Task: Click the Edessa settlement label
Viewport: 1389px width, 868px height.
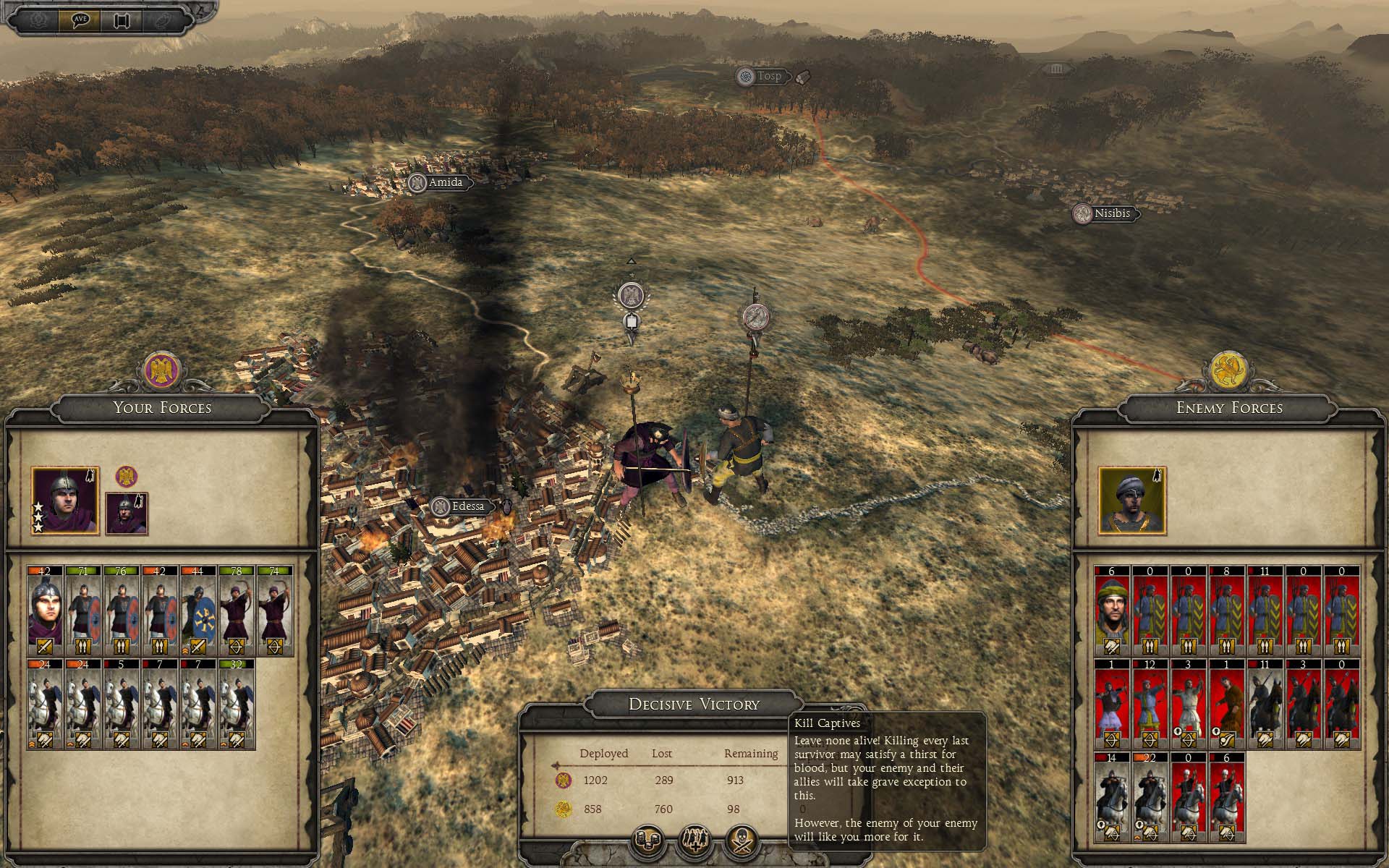Action: (467, 506)
